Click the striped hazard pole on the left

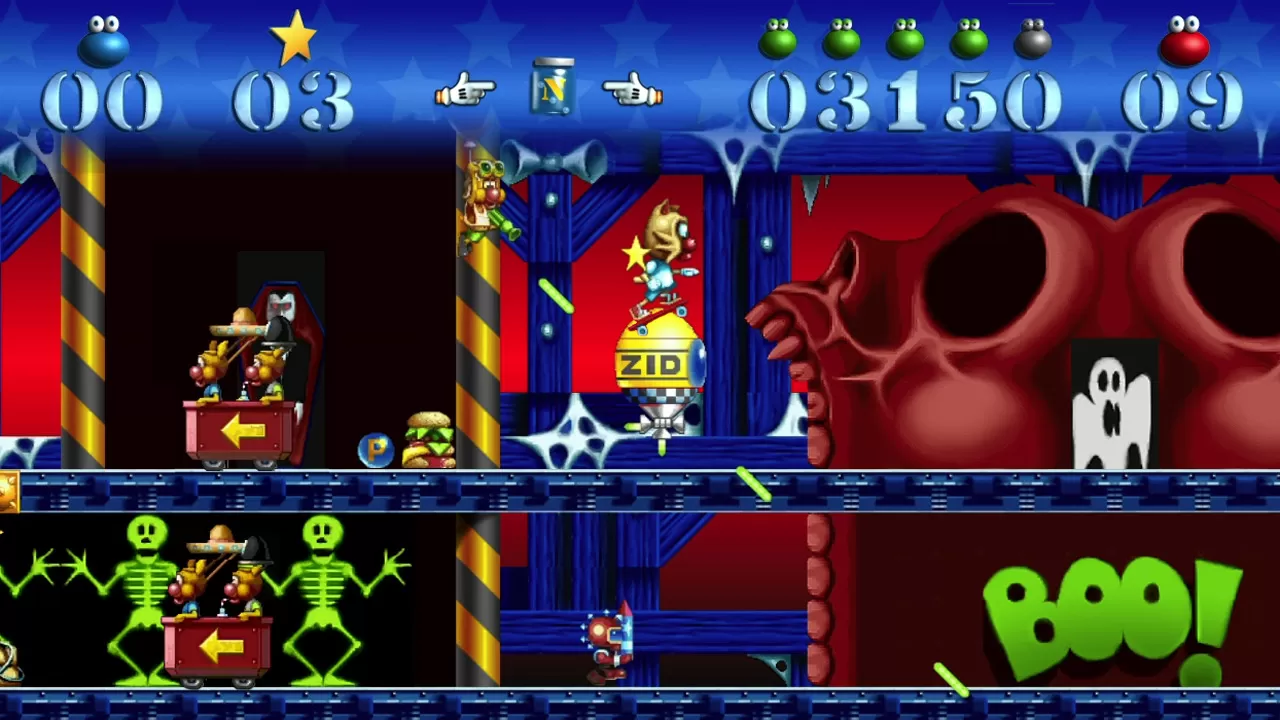pos(81,300)
